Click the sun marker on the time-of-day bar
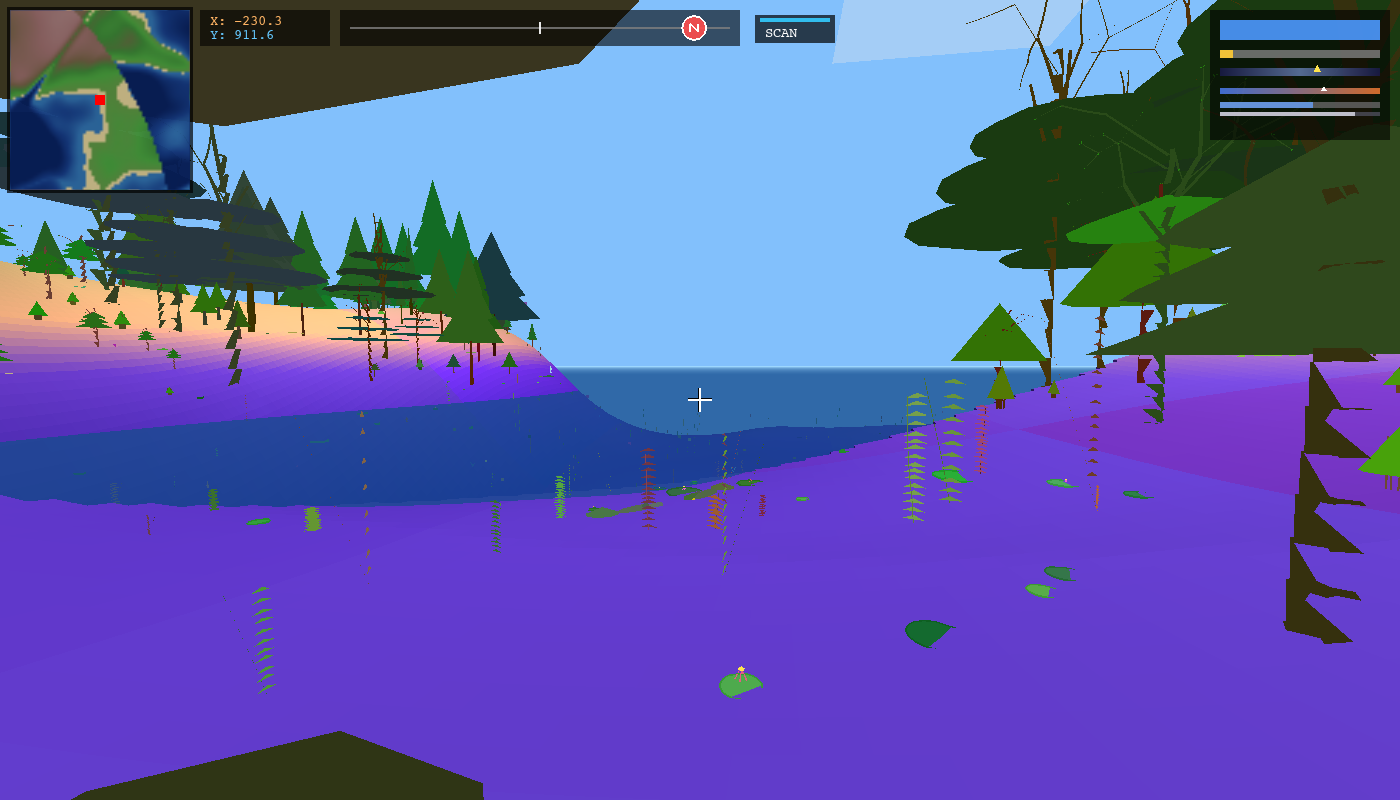The height and width of the screenshot is (800, 1400). tap(1318, 67)
